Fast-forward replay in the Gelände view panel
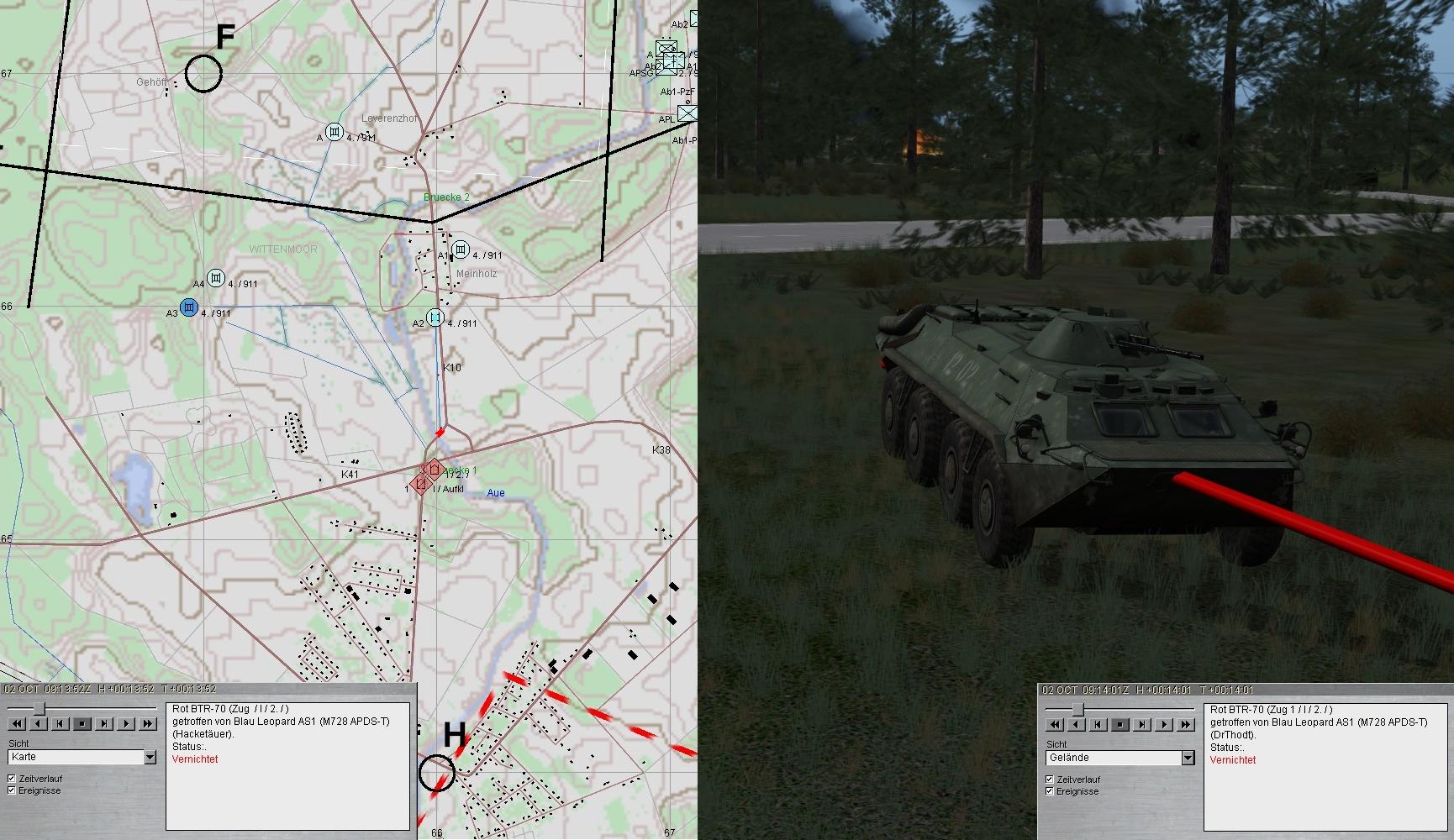Image resolution: width=1454 pixels, height=840 pixels. click(1186, 724)
